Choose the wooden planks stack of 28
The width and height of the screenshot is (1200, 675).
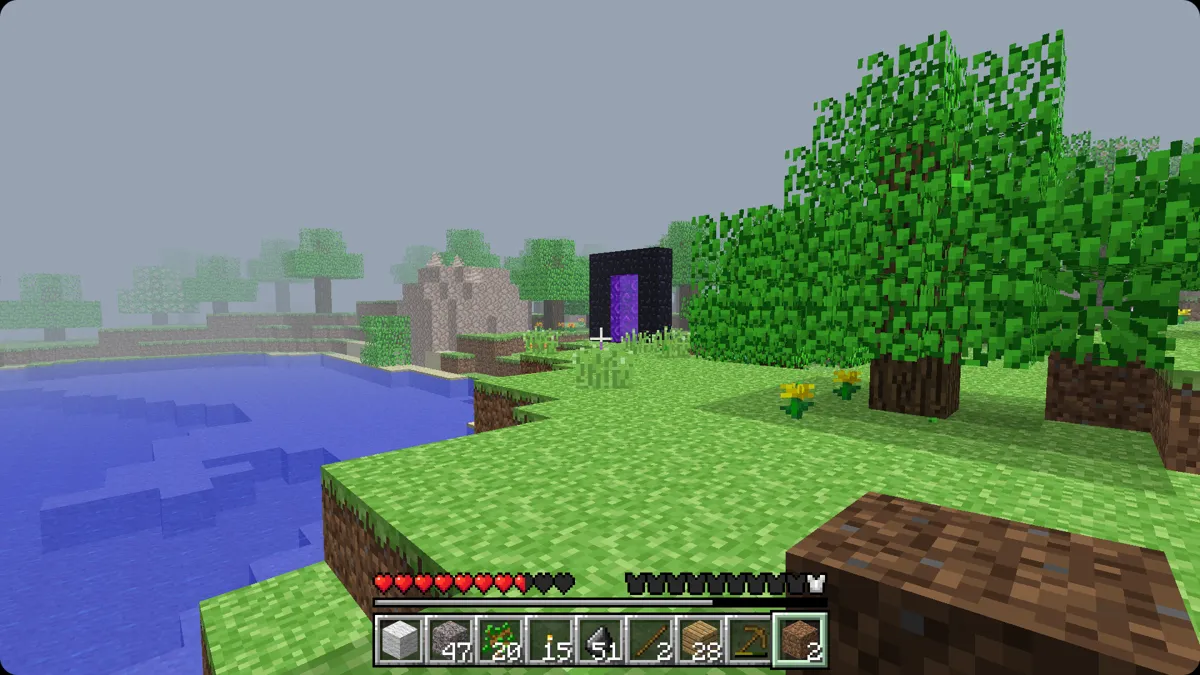pyautogui.click(x=699, y=640)
